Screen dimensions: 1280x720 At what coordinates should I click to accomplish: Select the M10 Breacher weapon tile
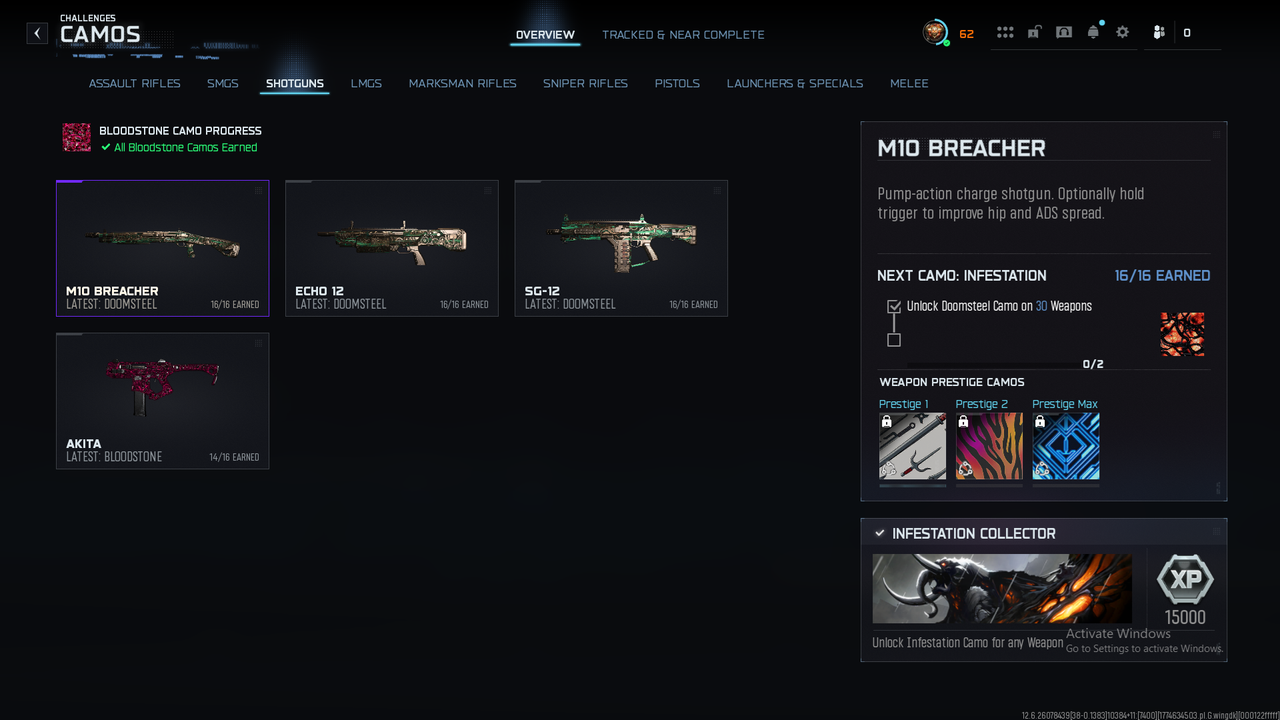click(x=162, y=248)
